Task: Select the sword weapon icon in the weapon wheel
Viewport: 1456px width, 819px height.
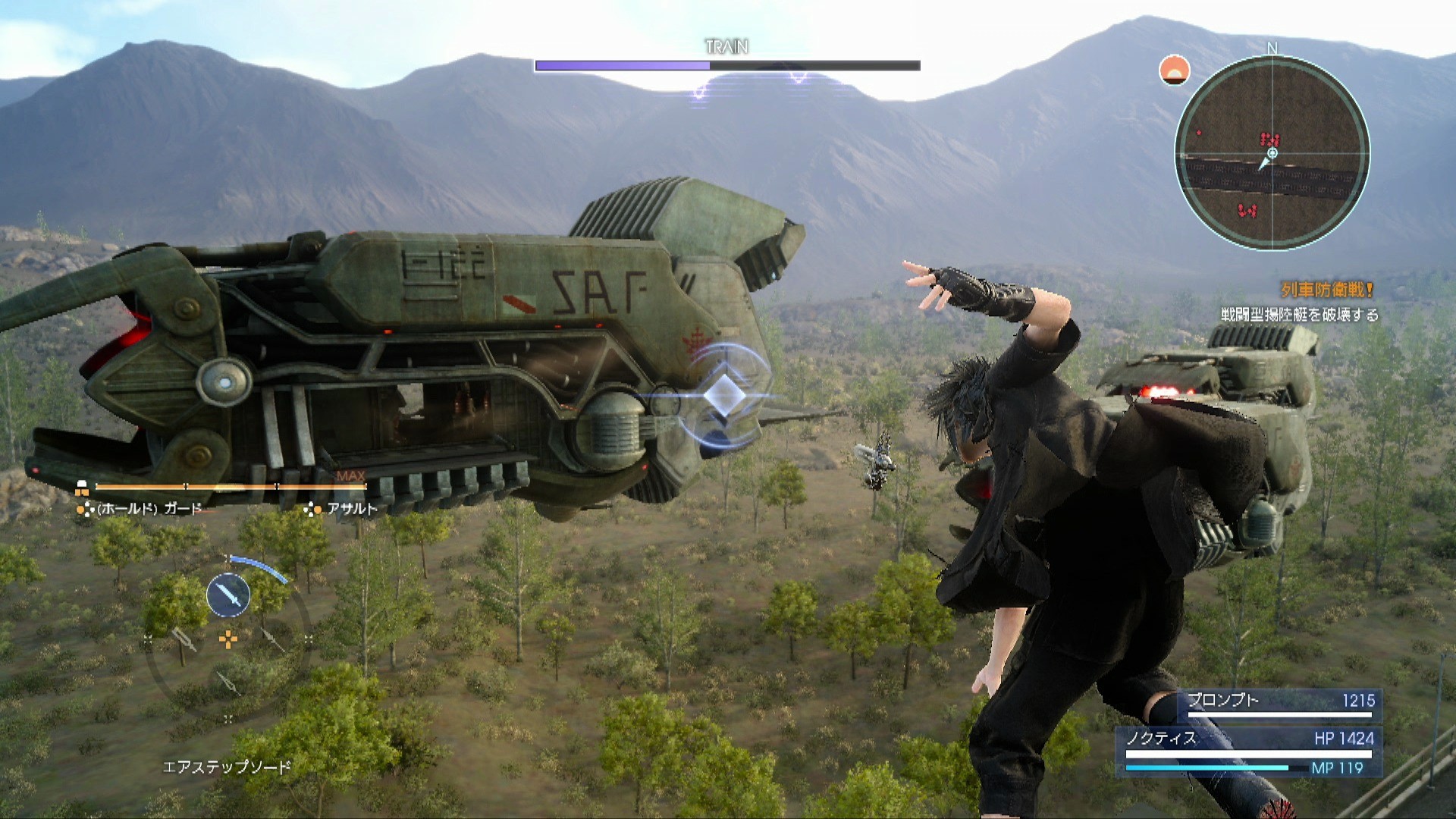Action: click(x=228, y=595)
